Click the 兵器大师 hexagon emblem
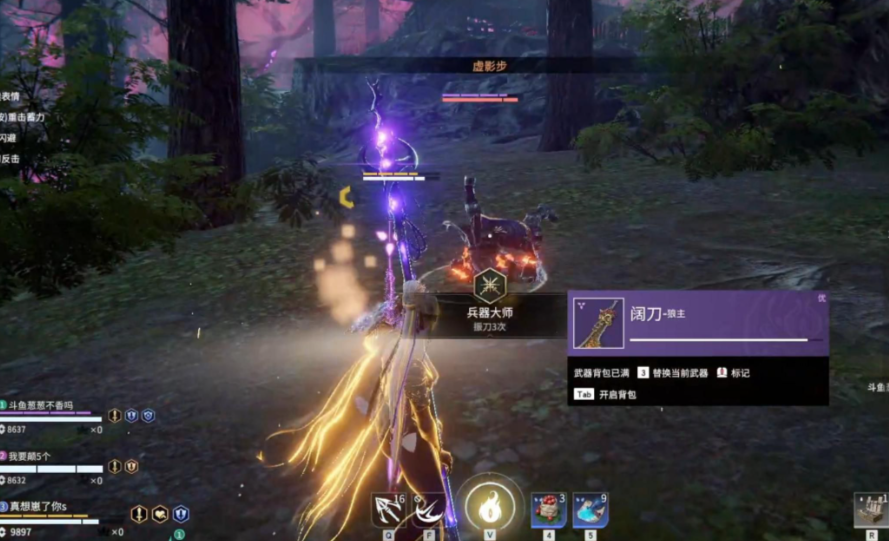Screen dimensions: 889x541 (x=490, y=286)
